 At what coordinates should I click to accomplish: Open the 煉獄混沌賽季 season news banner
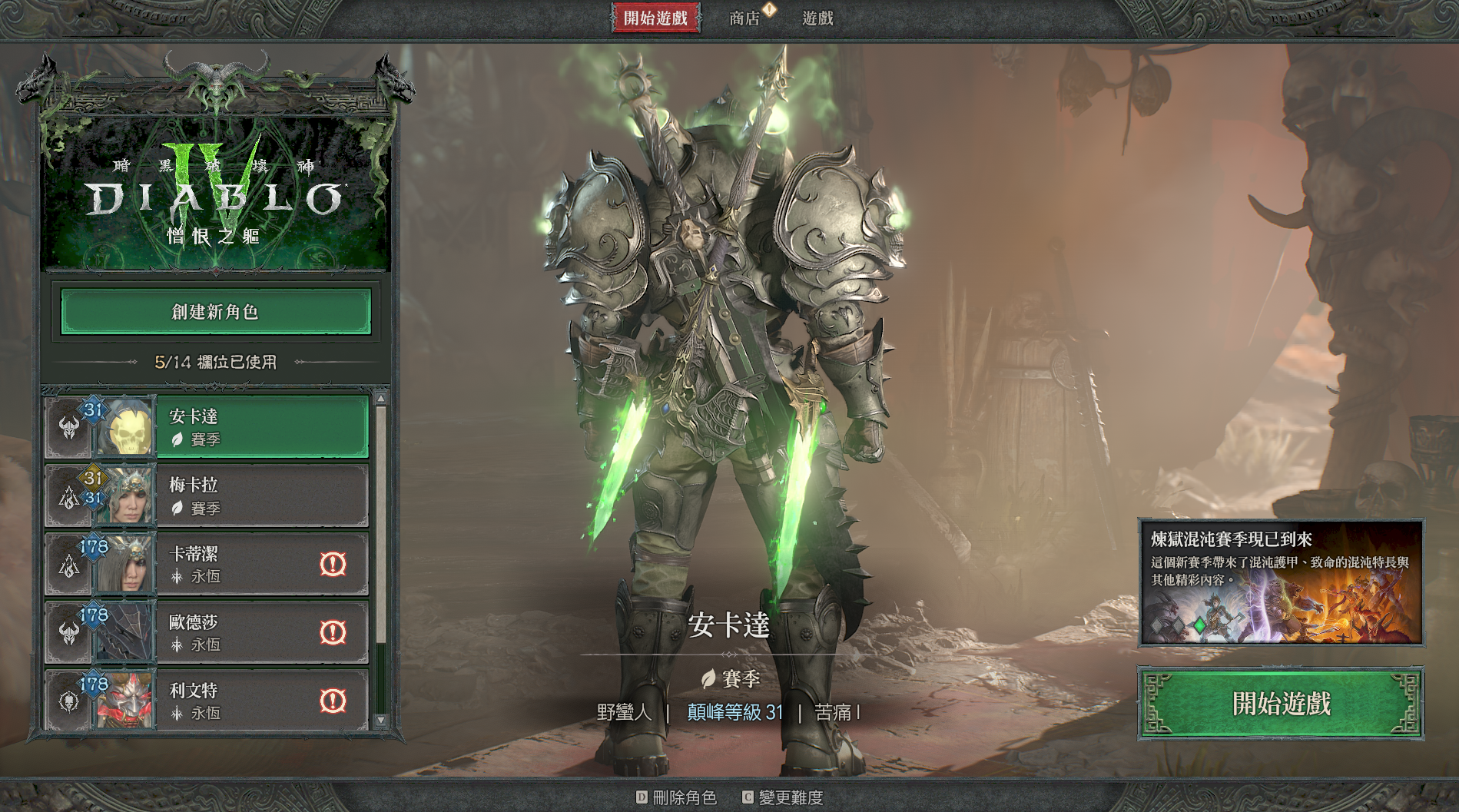tap(1281, 582)
